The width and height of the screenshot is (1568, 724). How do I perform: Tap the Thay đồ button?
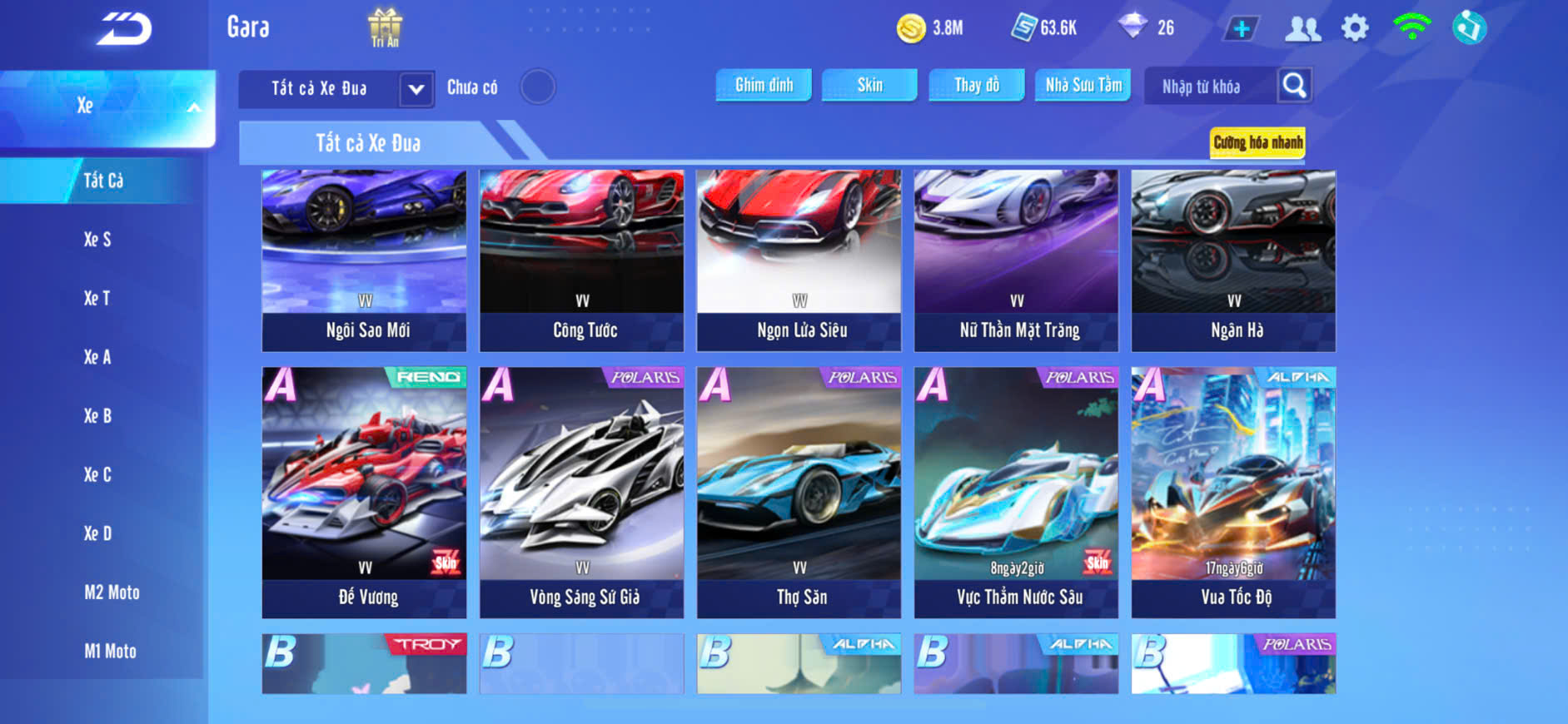(976, 85)
